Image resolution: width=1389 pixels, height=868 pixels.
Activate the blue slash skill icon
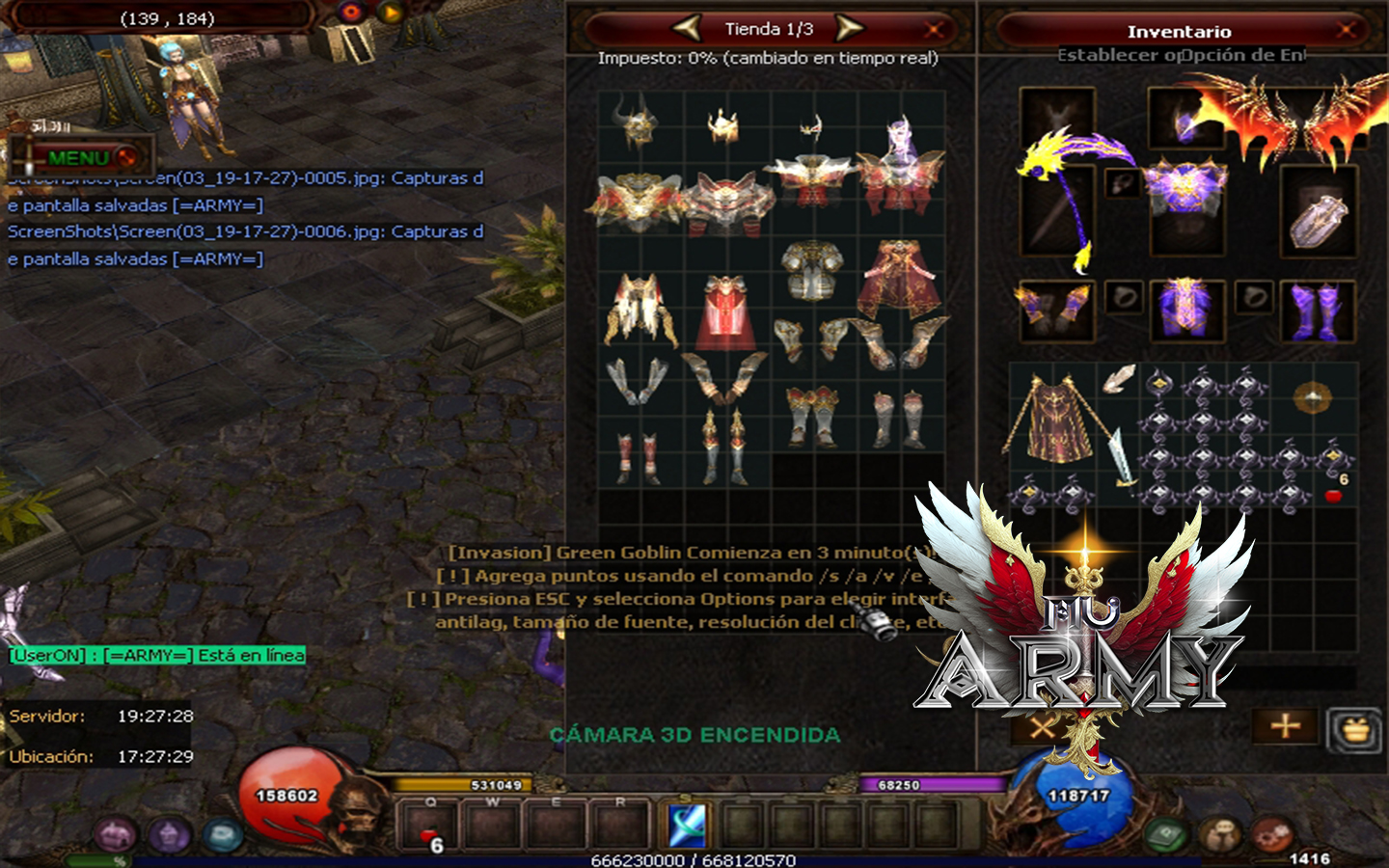[x=688, y=826]
